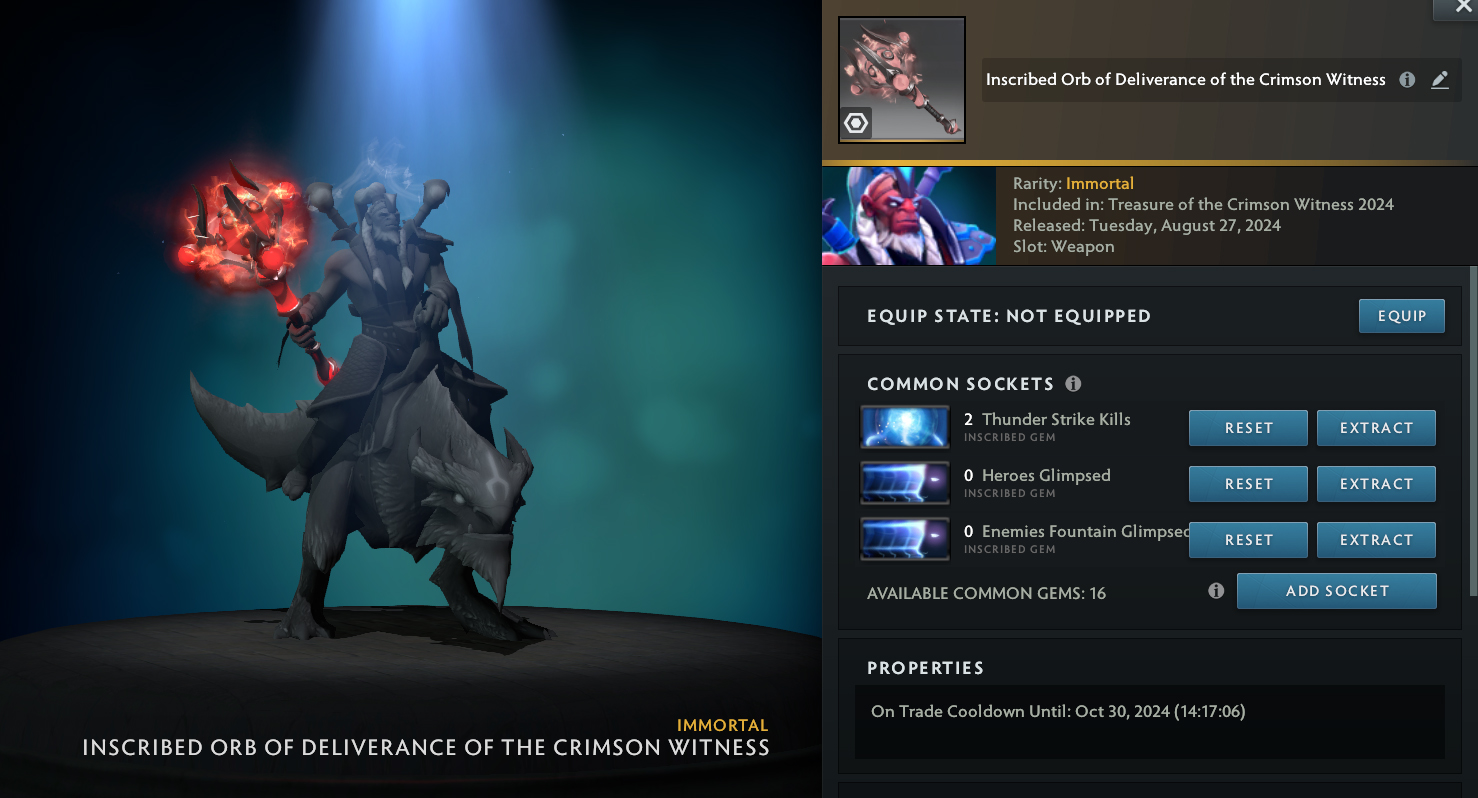Reset the Enemies Fountain Glimpsed gem
The width and height of the screenshot is (1478, 798).
point(1248,540)
